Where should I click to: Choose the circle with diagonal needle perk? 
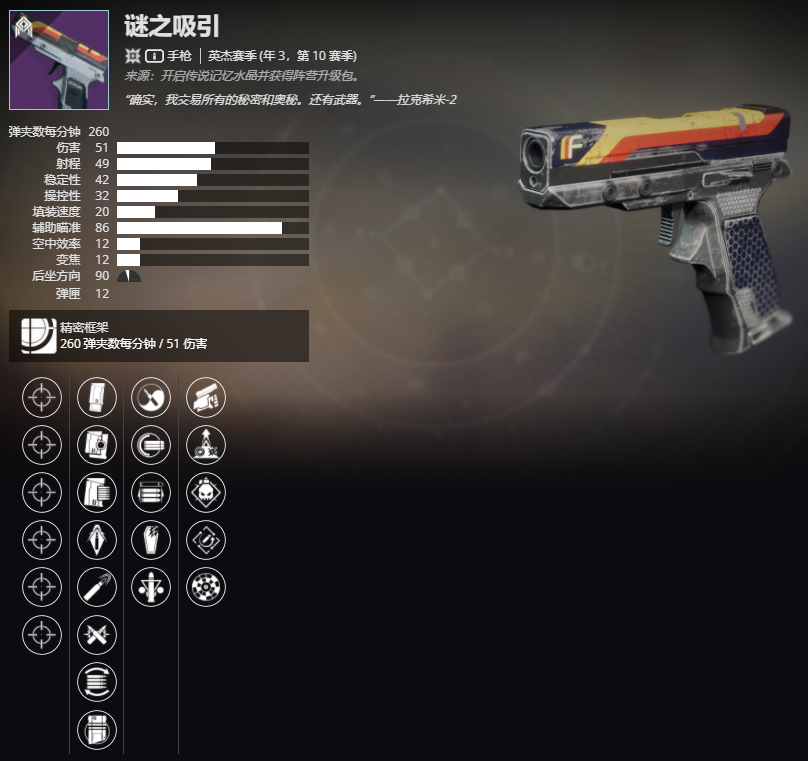[x=151, y=397]
